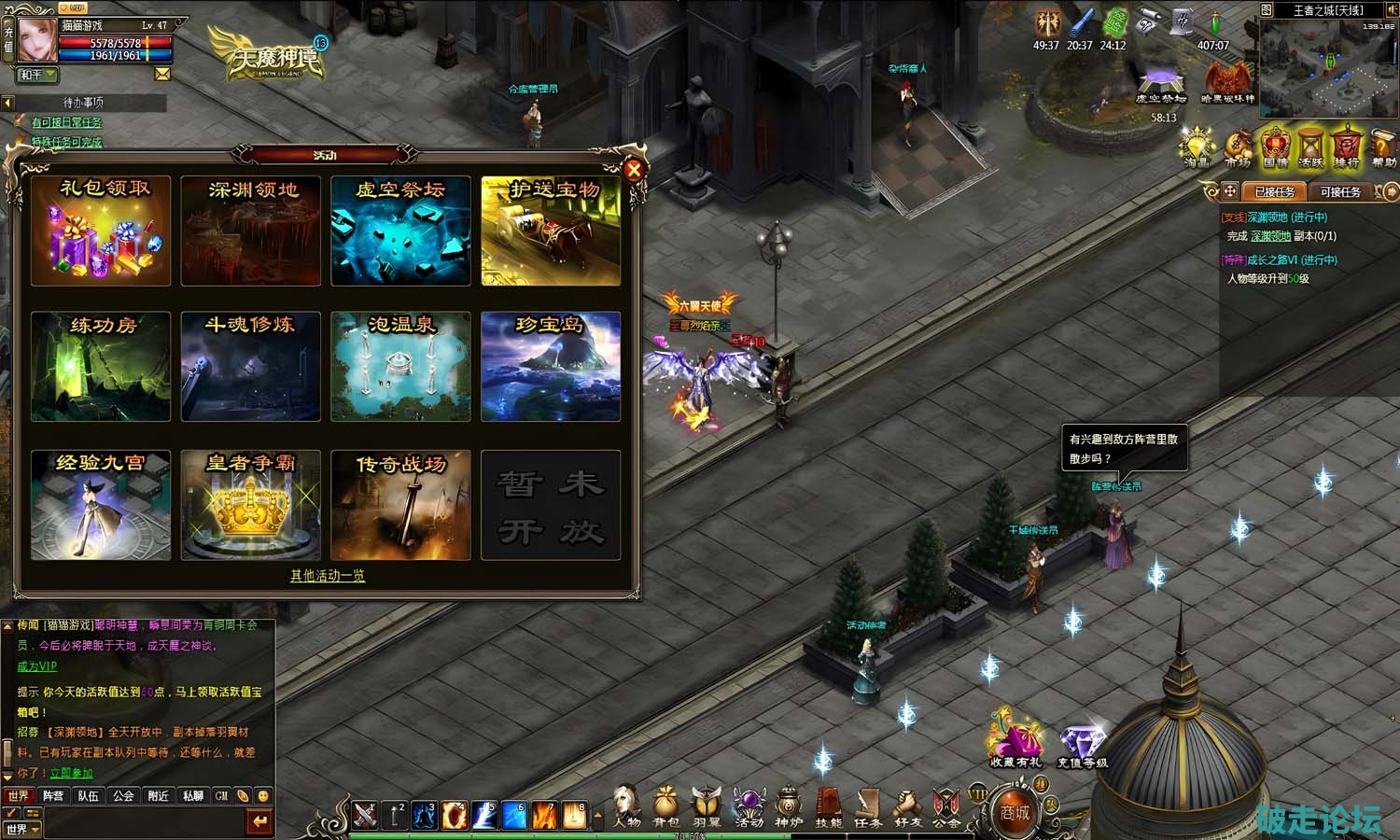
Task: Open the 背包 bag icon
Action: (665, 806)
